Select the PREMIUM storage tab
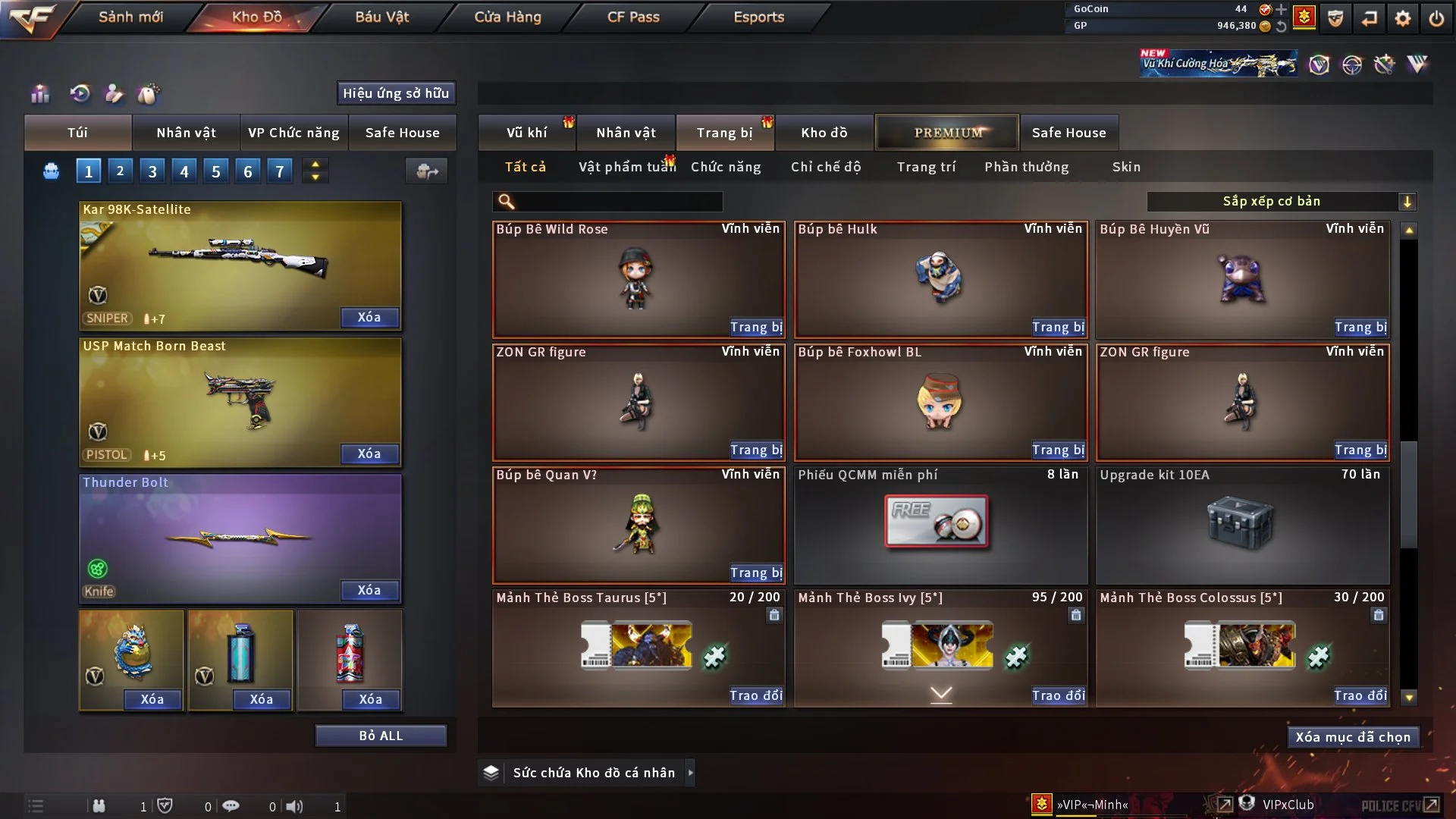The width and height of the screenshot is (1456, 819). pyautogui.click(x=947, y=133)
